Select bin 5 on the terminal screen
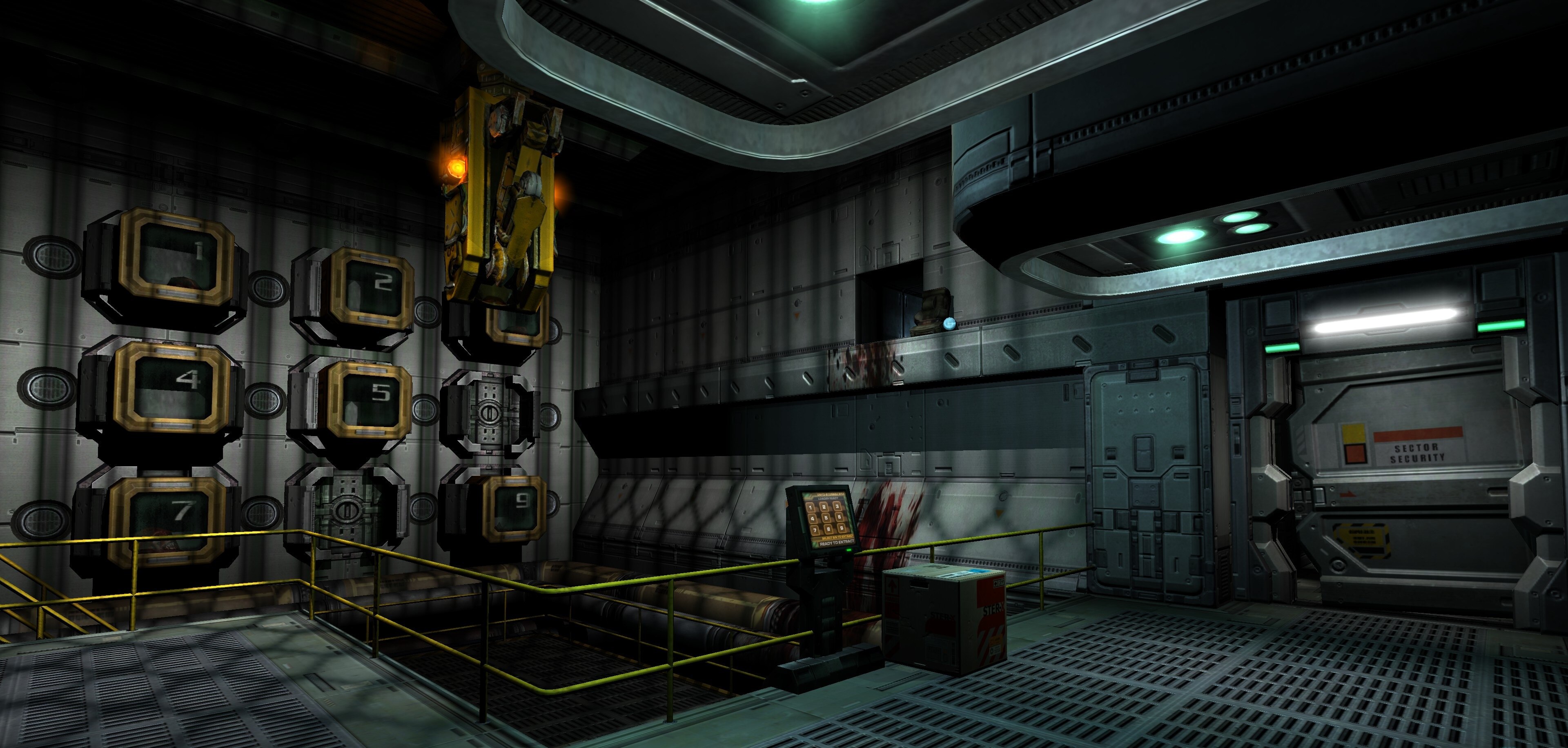This screenshot has width=1568, height=748. pyautogui.click(x=826, y=518)
